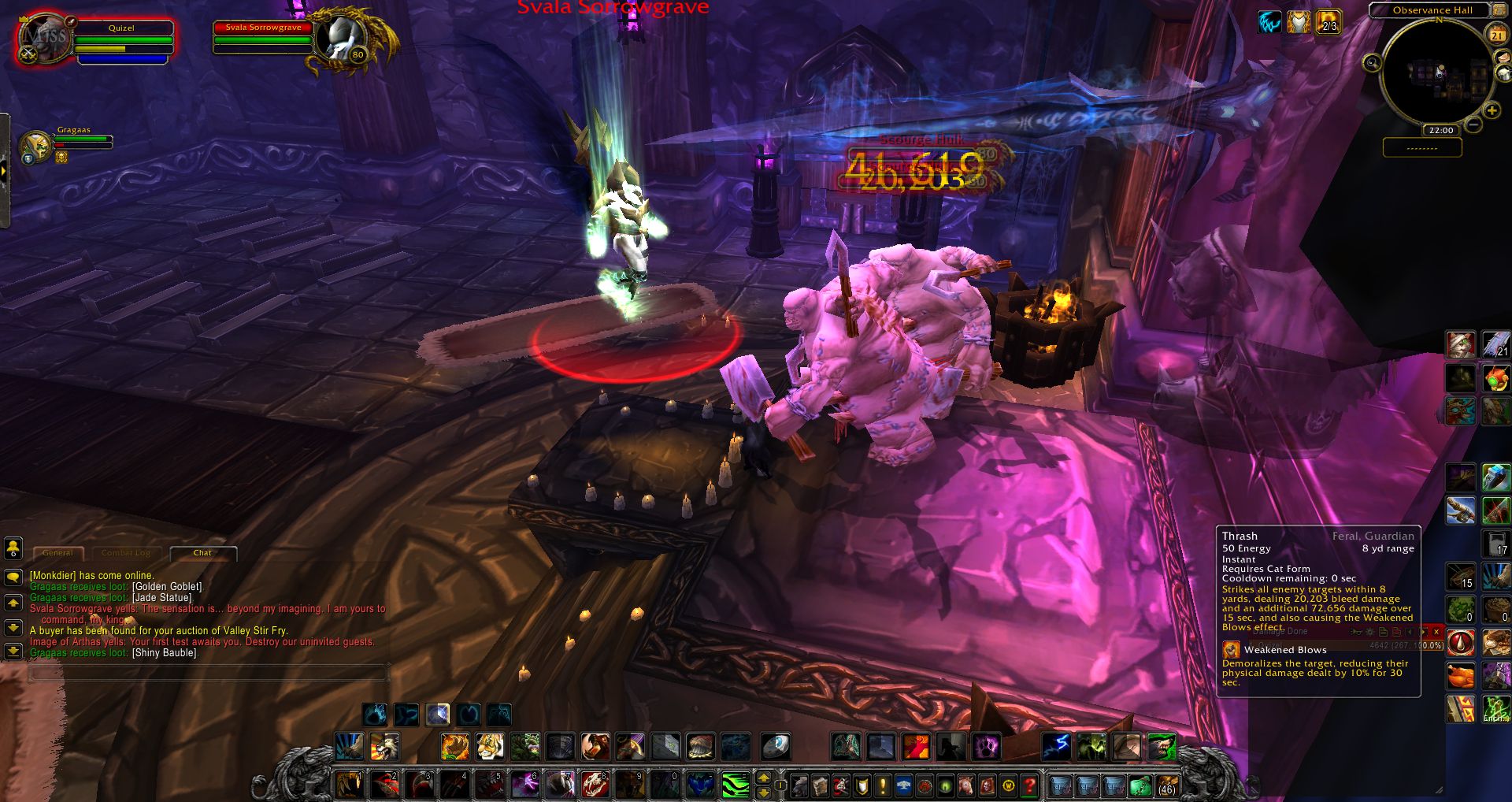The image size is (1512, 802).
Task: Click the minimap tracking magnifier button
Action: pyautogui.click(x=1372, y=63)
